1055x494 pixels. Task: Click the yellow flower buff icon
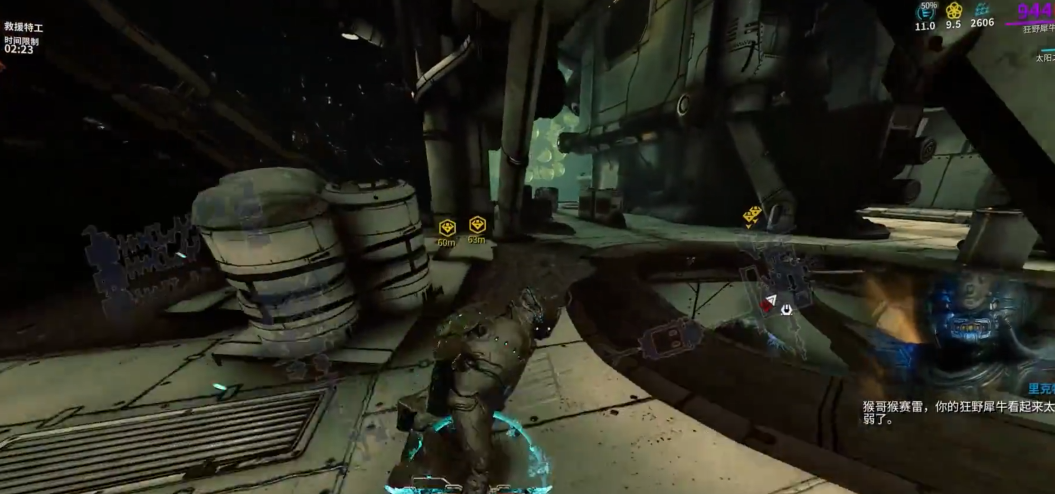[954, 11]
